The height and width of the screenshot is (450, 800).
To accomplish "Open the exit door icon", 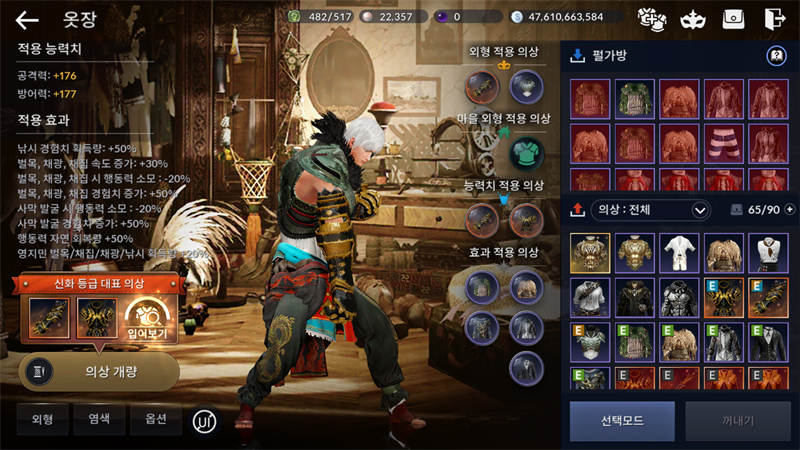I will 773,18.
